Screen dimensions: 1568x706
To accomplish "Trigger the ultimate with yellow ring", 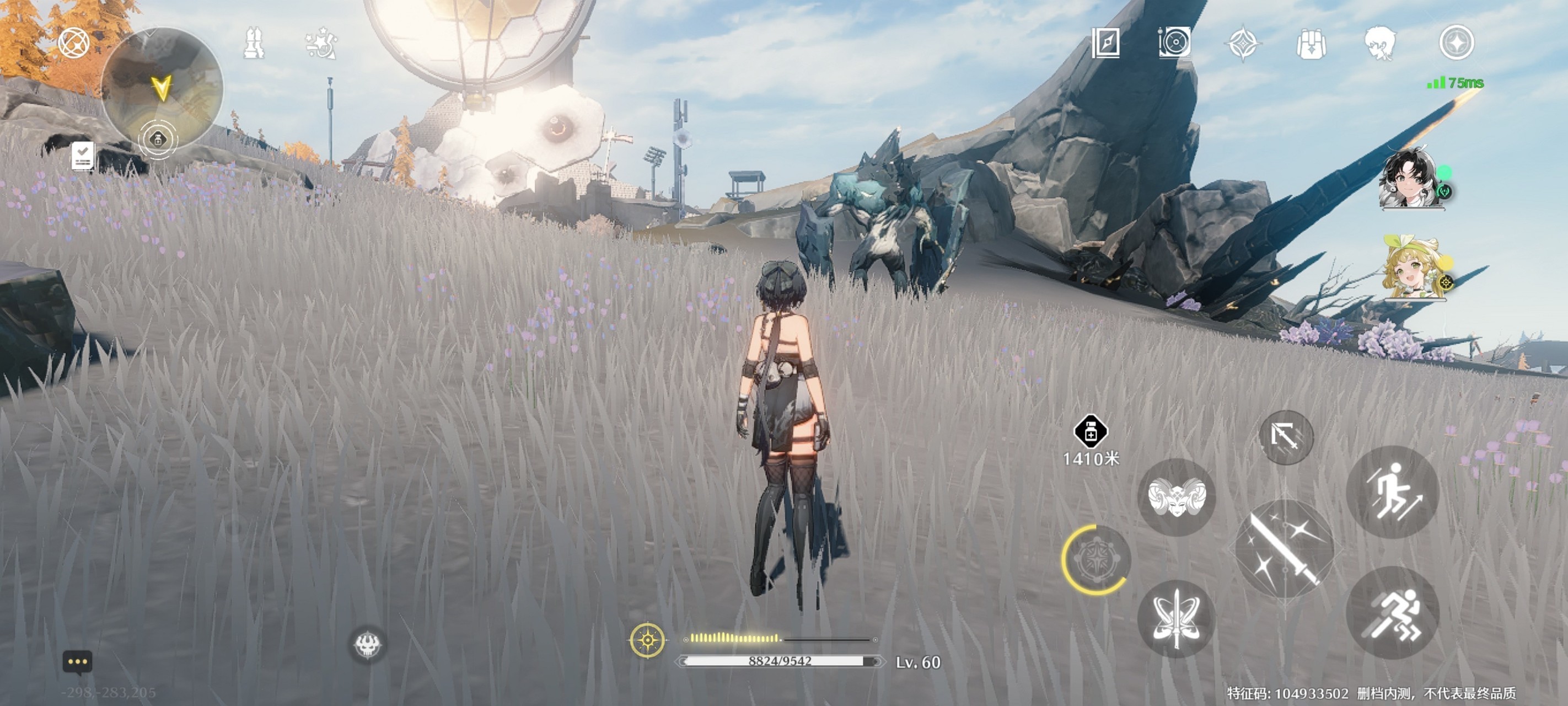I will (x=1096, y=560).
